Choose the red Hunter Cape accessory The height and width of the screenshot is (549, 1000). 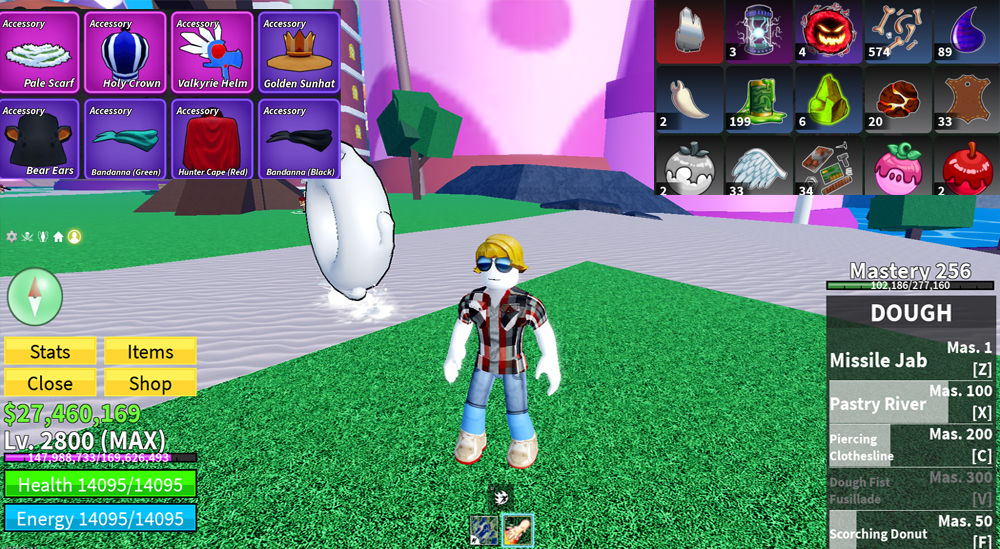click(212, 139)
